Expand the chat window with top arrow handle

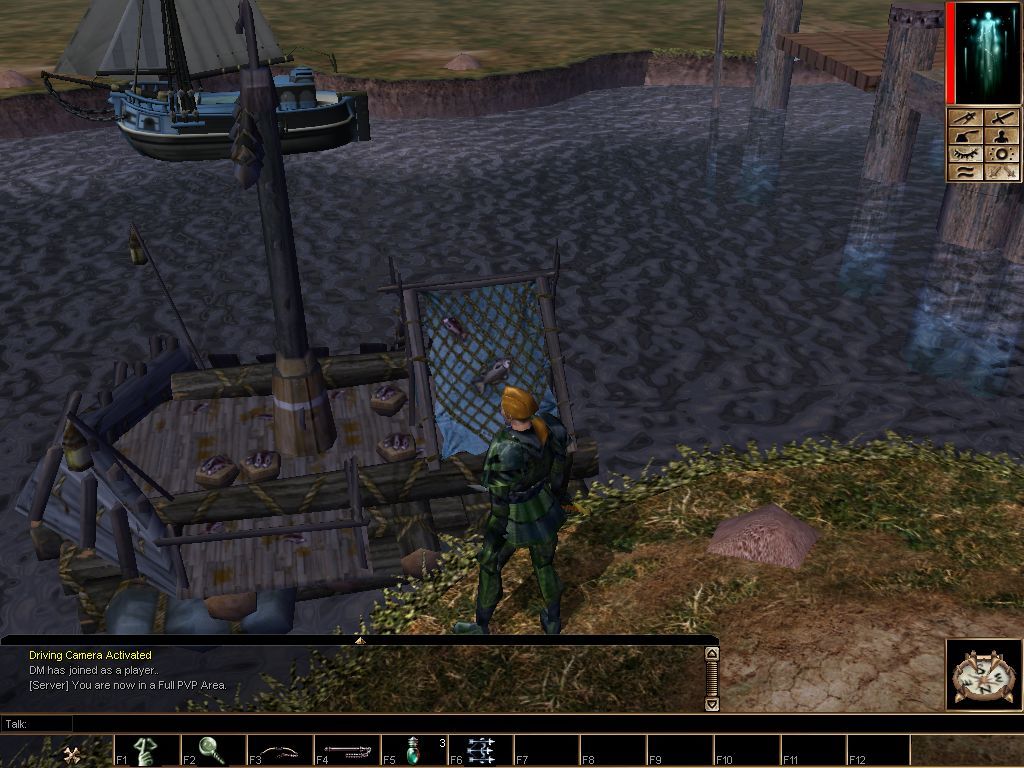(360, 640)
